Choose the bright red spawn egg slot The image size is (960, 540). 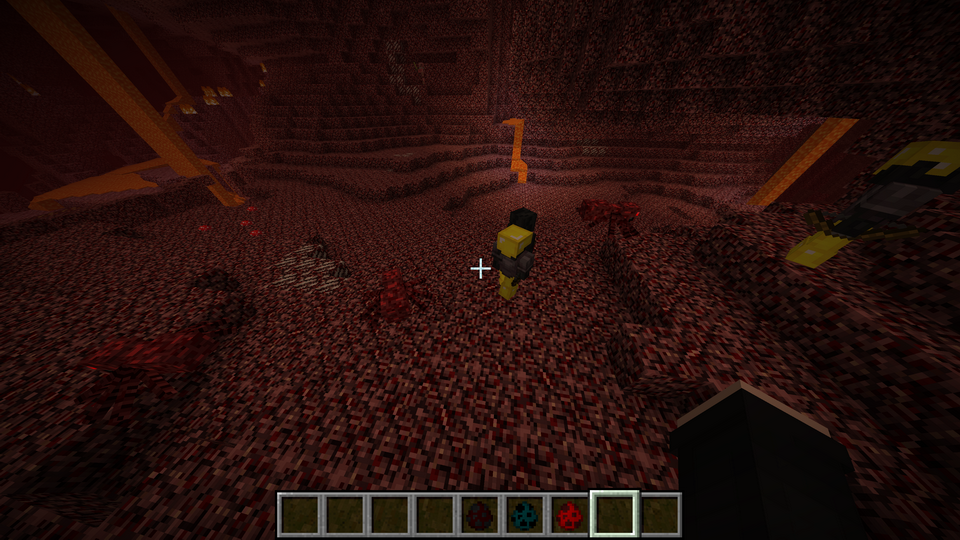[569, 515]
